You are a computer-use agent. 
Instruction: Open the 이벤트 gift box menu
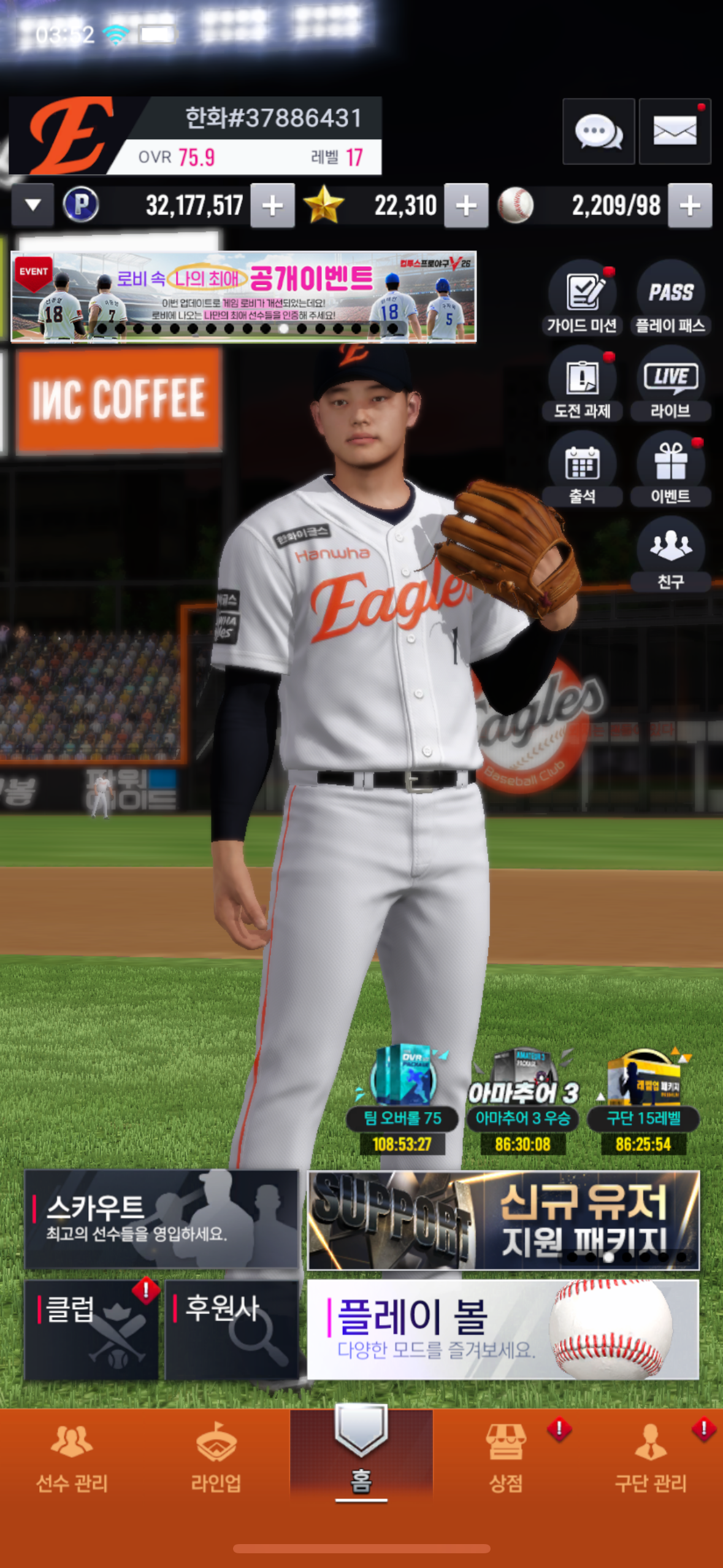(670, 469)
